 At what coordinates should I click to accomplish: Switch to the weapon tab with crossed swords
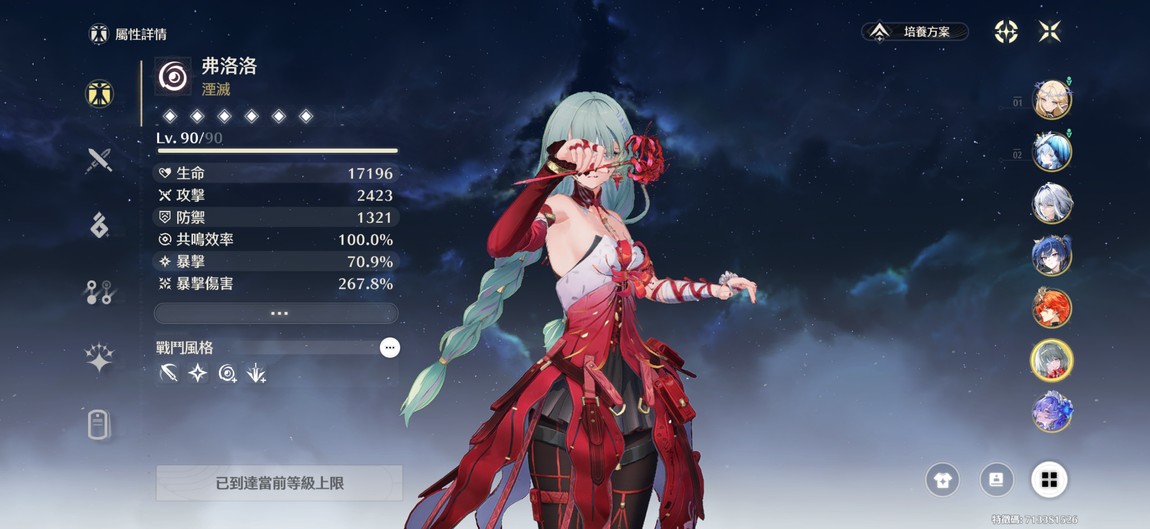pos(99,160)
